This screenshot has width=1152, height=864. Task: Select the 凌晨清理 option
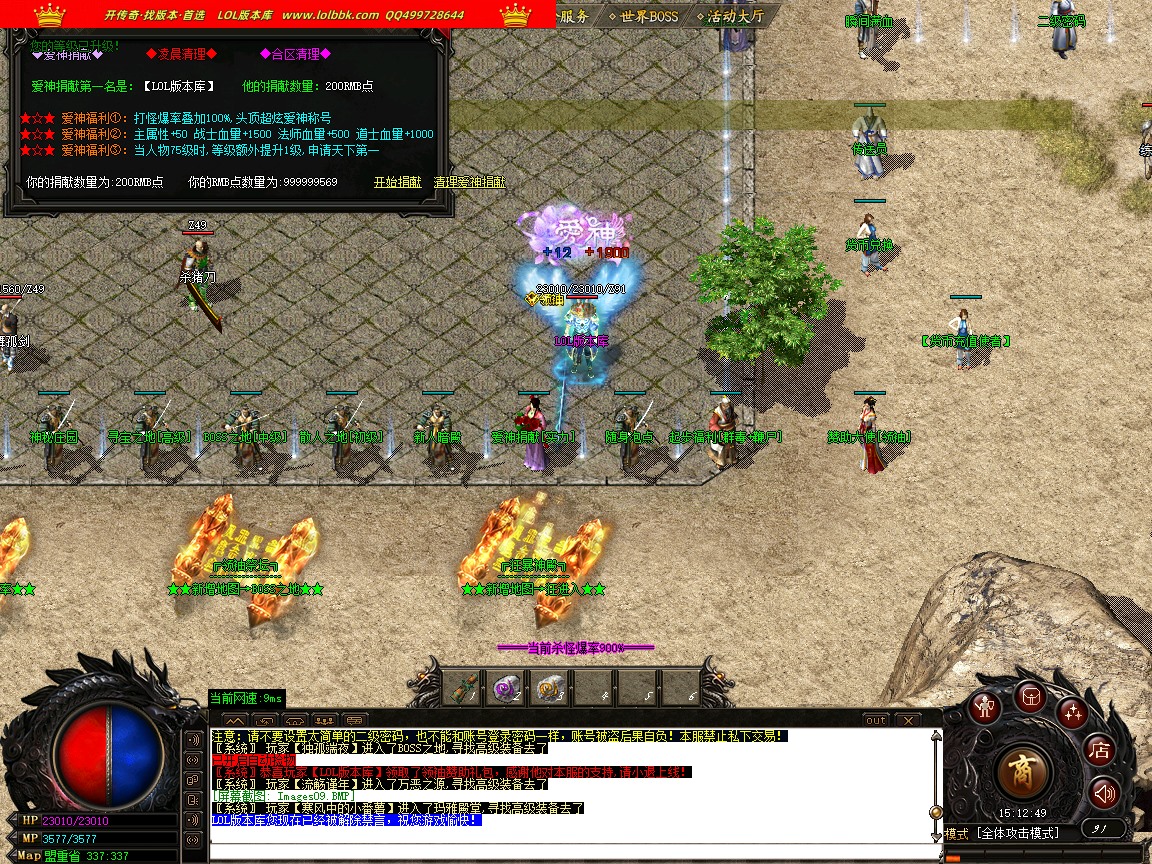coord(181,54)
